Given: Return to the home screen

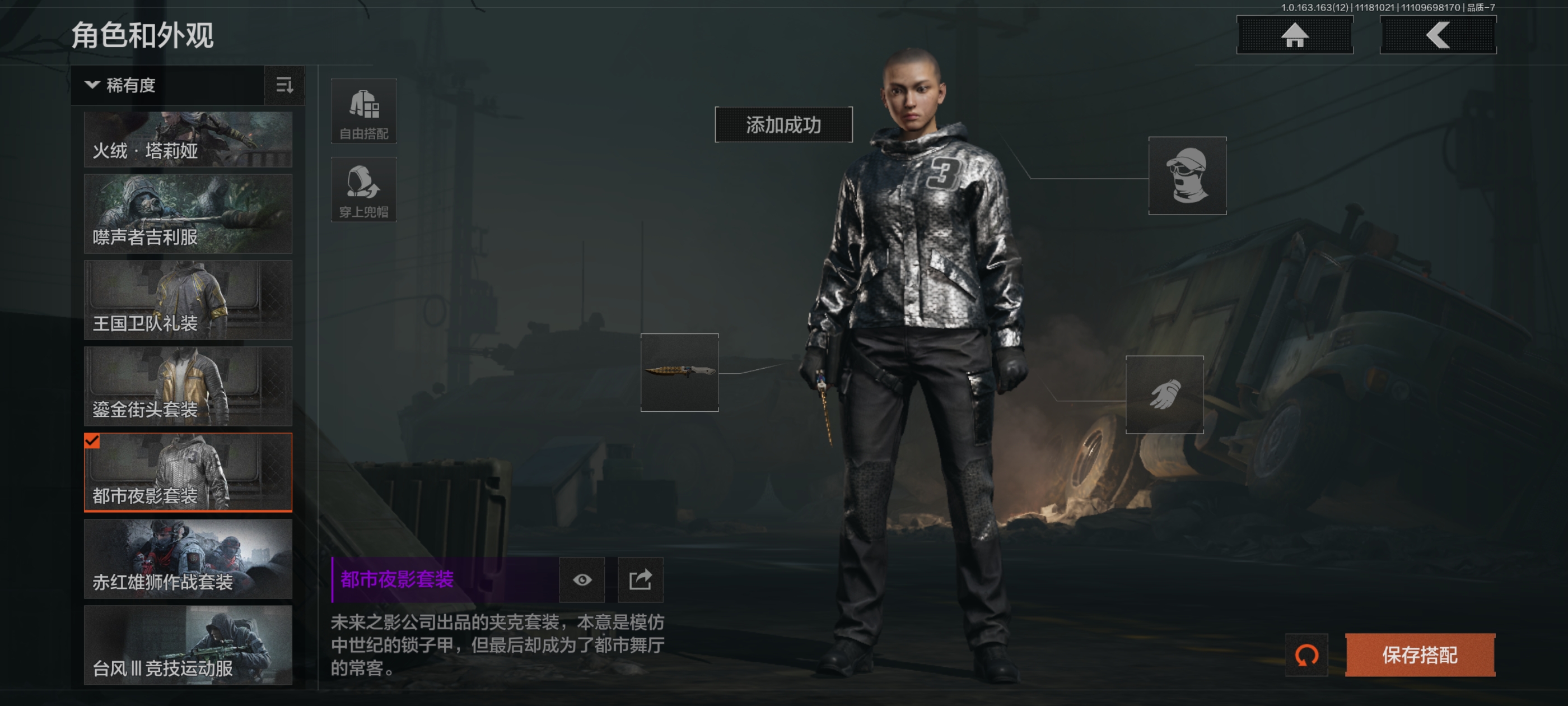Looking at the screenshot, I should point(1294,35).
